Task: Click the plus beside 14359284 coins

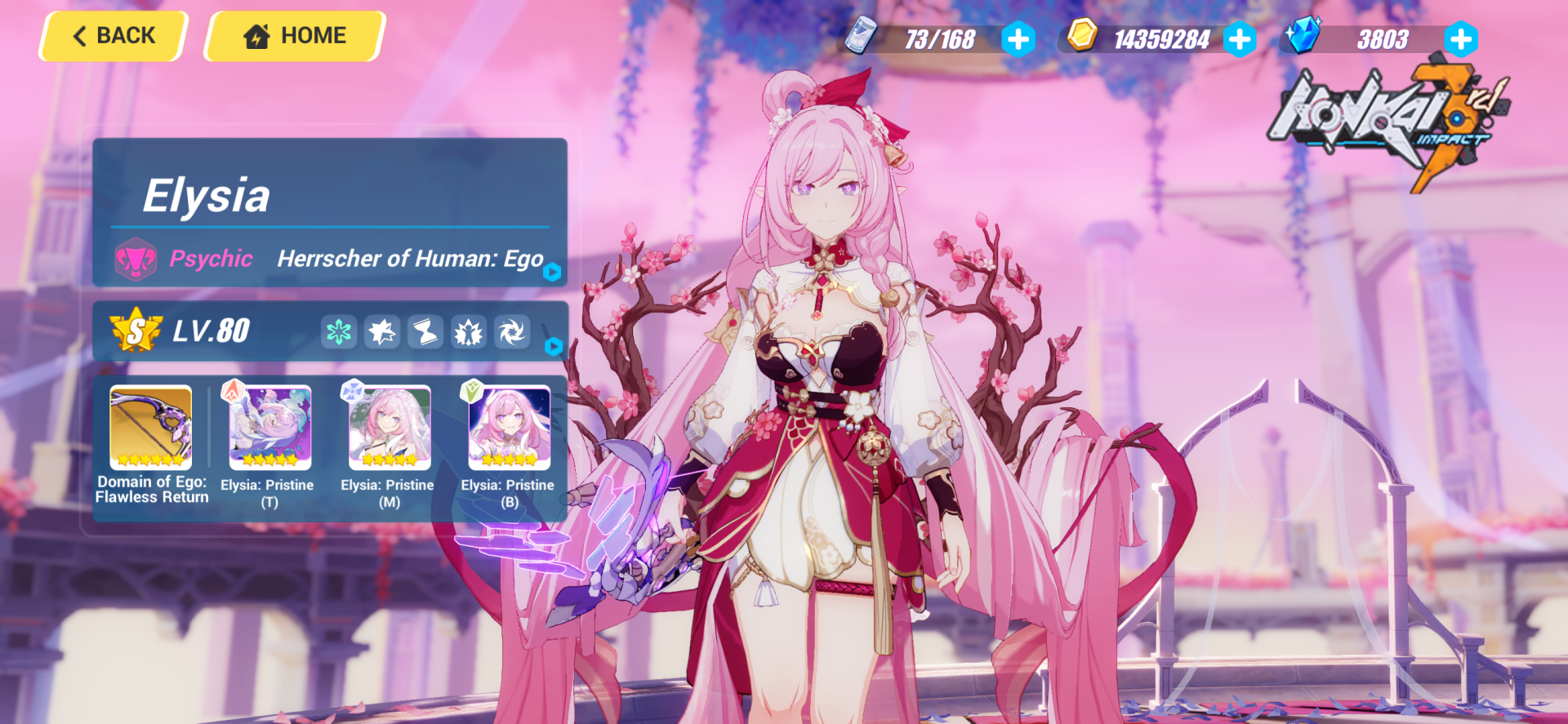Action: [x=1240, y=38]
